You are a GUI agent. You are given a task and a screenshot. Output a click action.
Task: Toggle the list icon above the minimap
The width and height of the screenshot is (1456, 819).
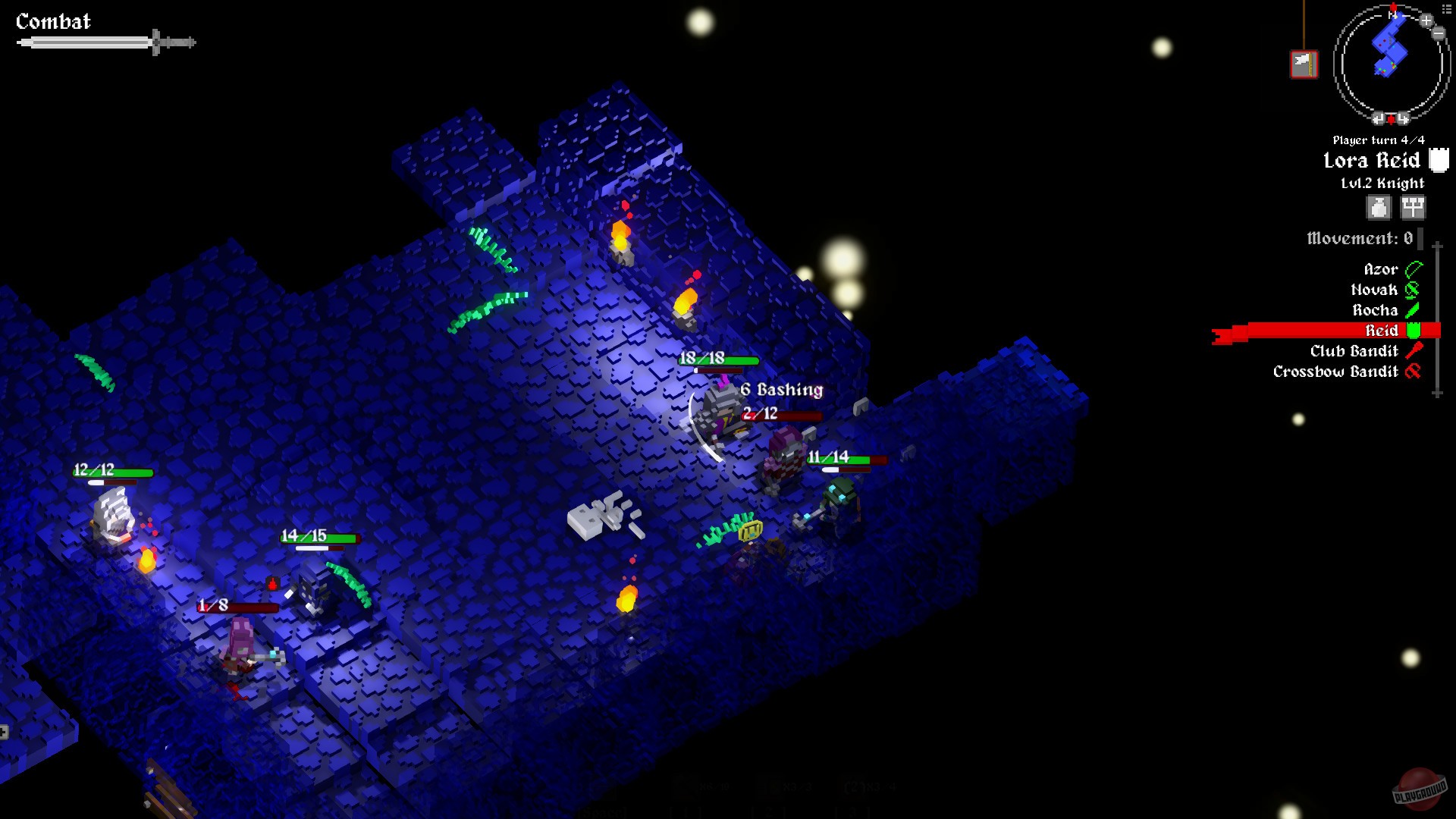(x=1446, y=8)
